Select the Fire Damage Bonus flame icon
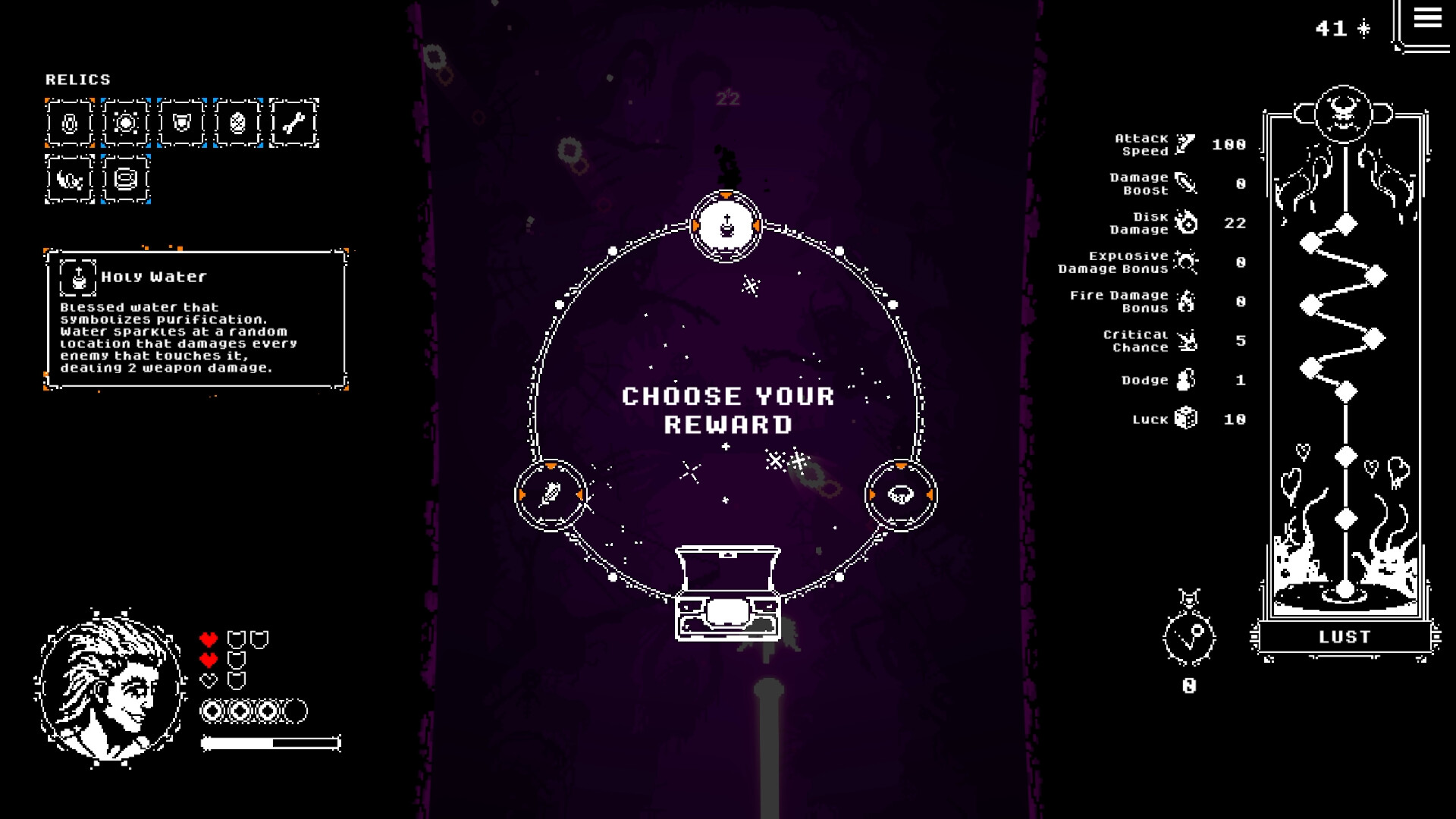The width and height of the screenshot is (1456, 819). [x=1187, y=301]
